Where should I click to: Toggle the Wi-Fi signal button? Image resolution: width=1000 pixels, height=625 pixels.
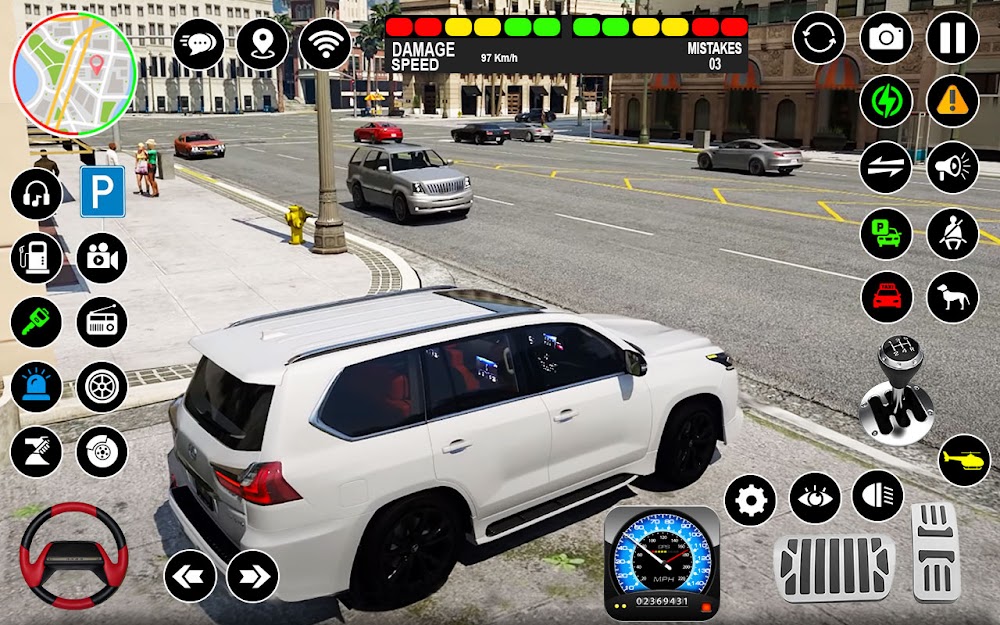point(325,44)
